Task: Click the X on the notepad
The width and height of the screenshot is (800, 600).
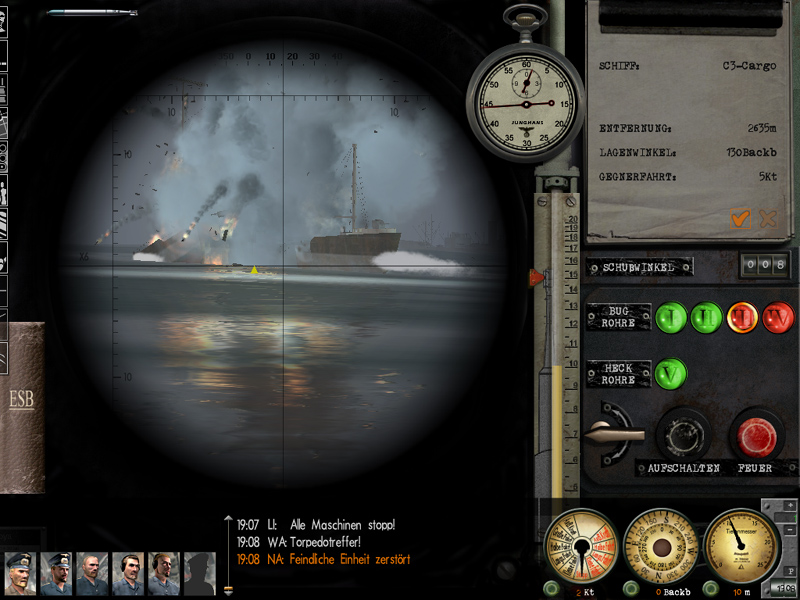Action: coord(768,218)
